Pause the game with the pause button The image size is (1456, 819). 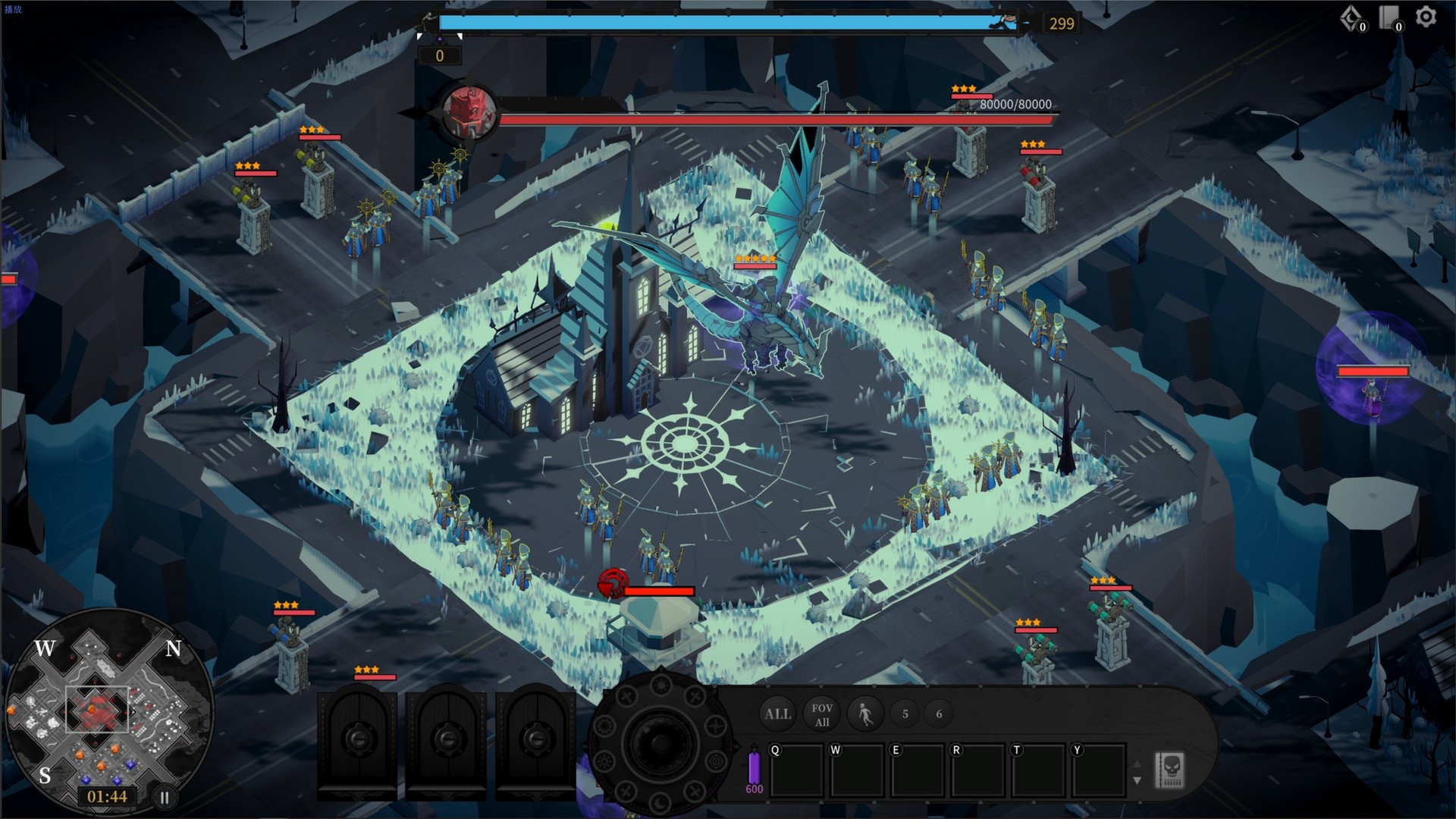click(x=165, y=797)
